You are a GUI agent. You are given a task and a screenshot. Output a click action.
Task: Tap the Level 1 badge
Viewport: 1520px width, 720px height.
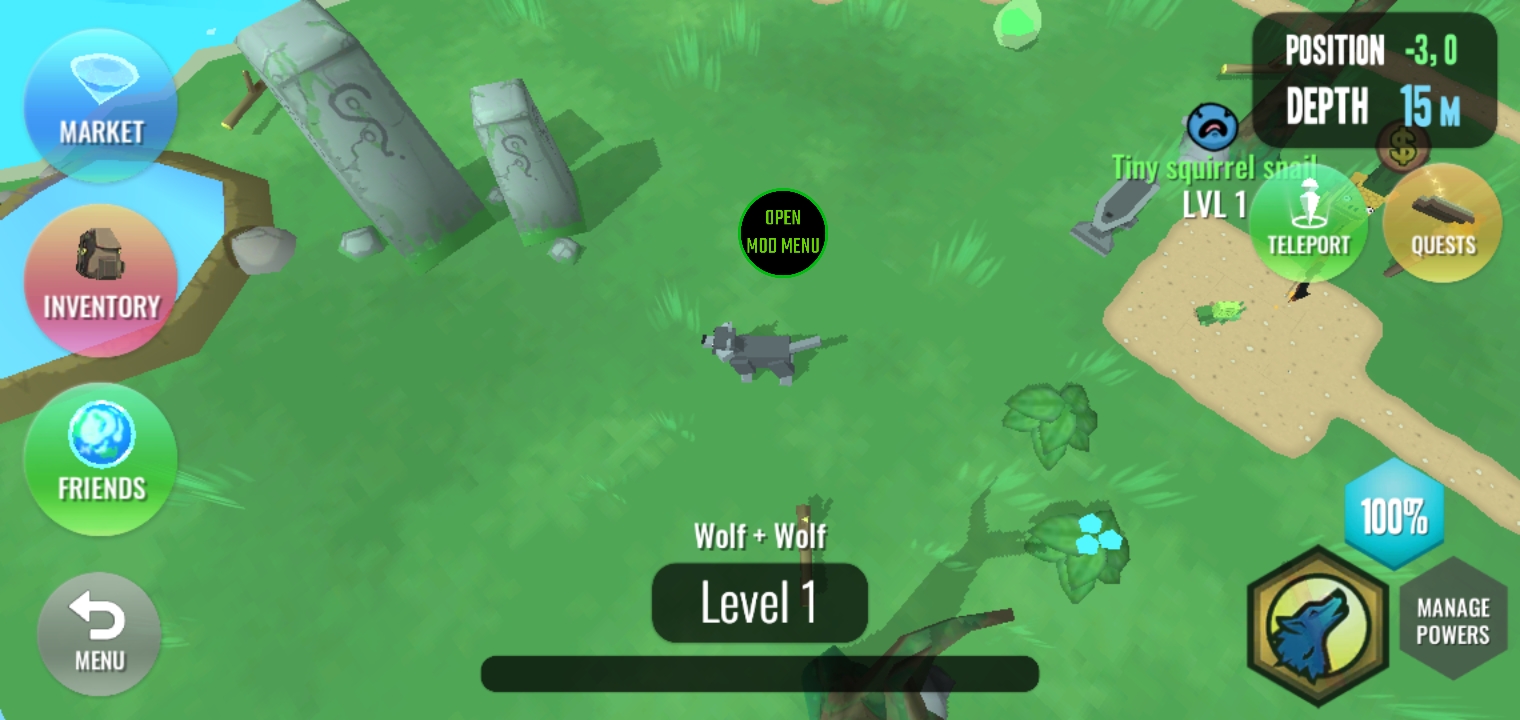click(x=760, y=601)
